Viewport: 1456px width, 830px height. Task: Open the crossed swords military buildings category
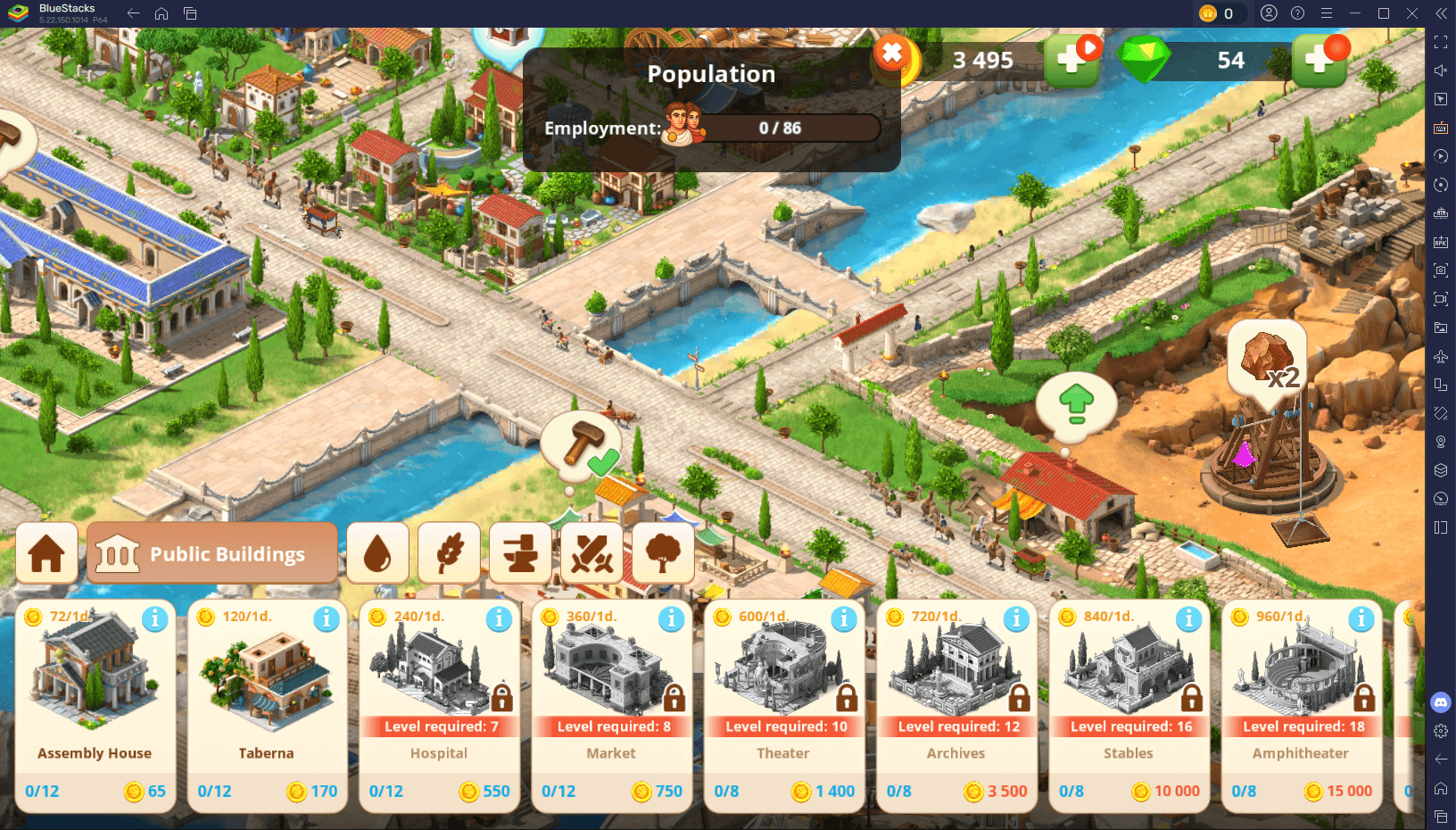click(x=591, y=552)
